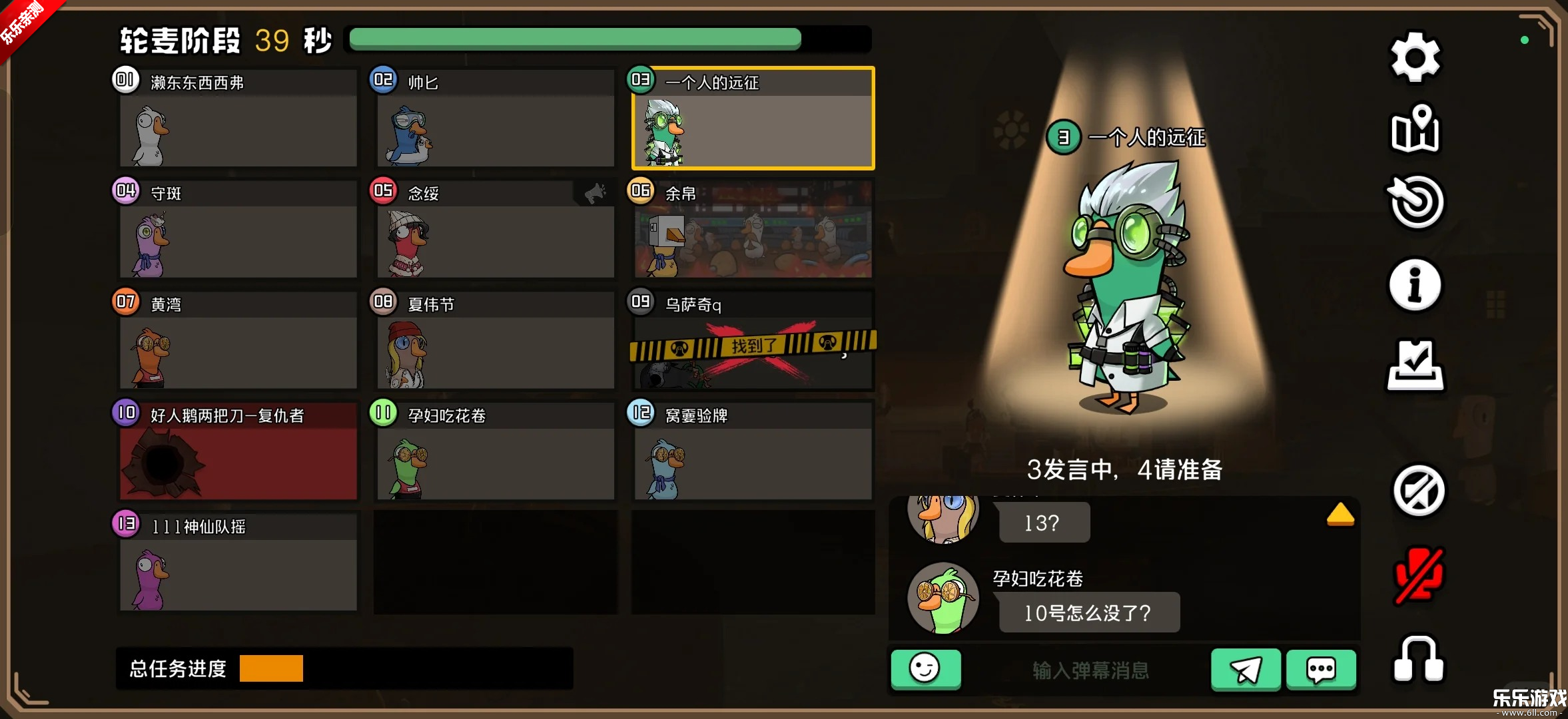This screenshot has height=719, width=1568.
Task: Open the emoji picker button
Action: tap(925, 669)
